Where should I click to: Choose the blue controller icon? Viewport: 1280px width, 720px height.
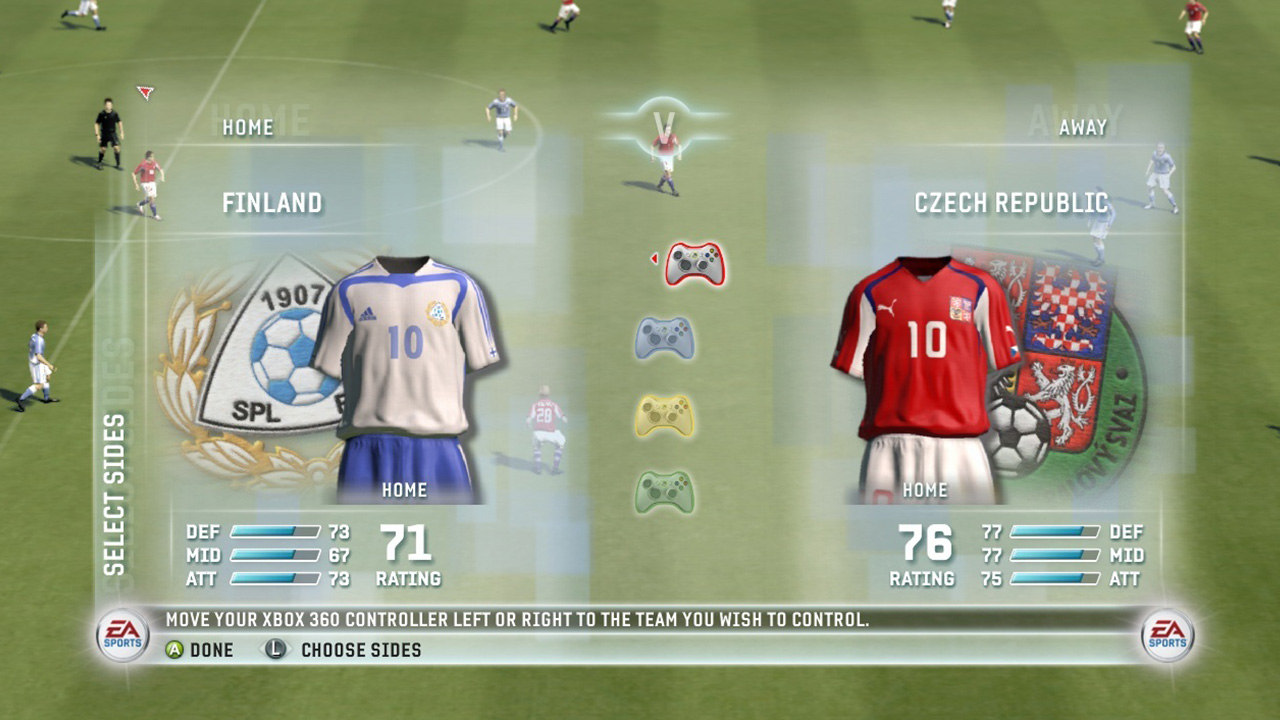(x=665, y=338)
